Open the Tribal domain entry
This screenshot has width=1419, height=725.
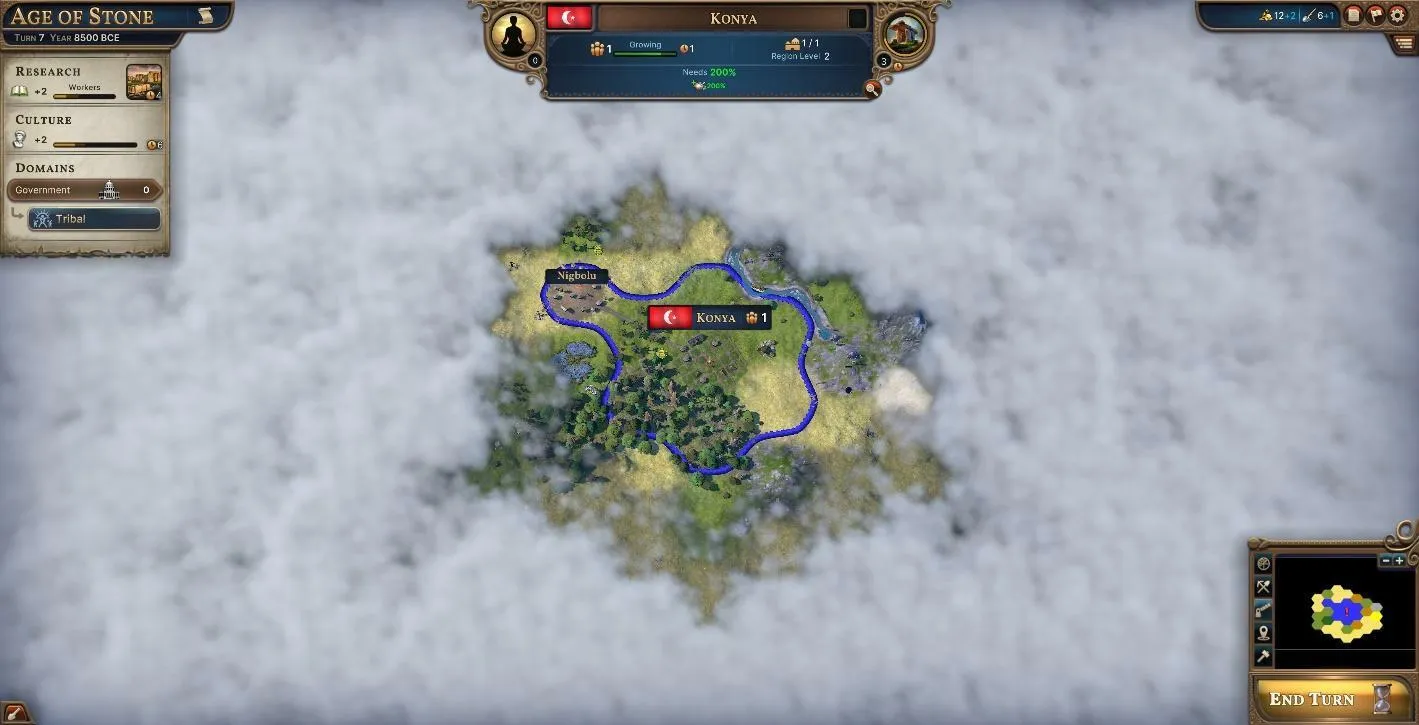94,218
